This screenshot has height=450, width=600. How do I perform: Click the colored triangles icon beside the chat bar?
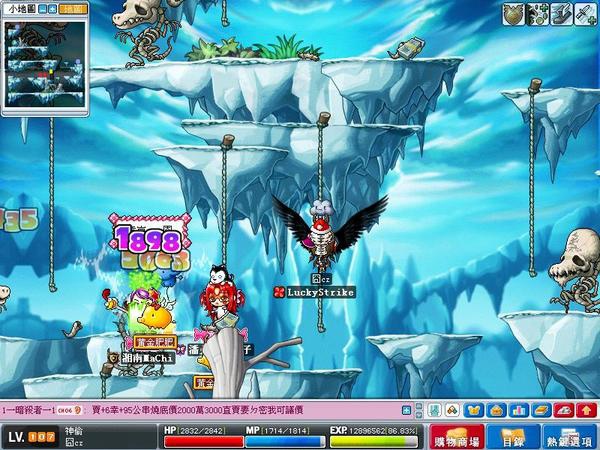click(x=453, y=410)
